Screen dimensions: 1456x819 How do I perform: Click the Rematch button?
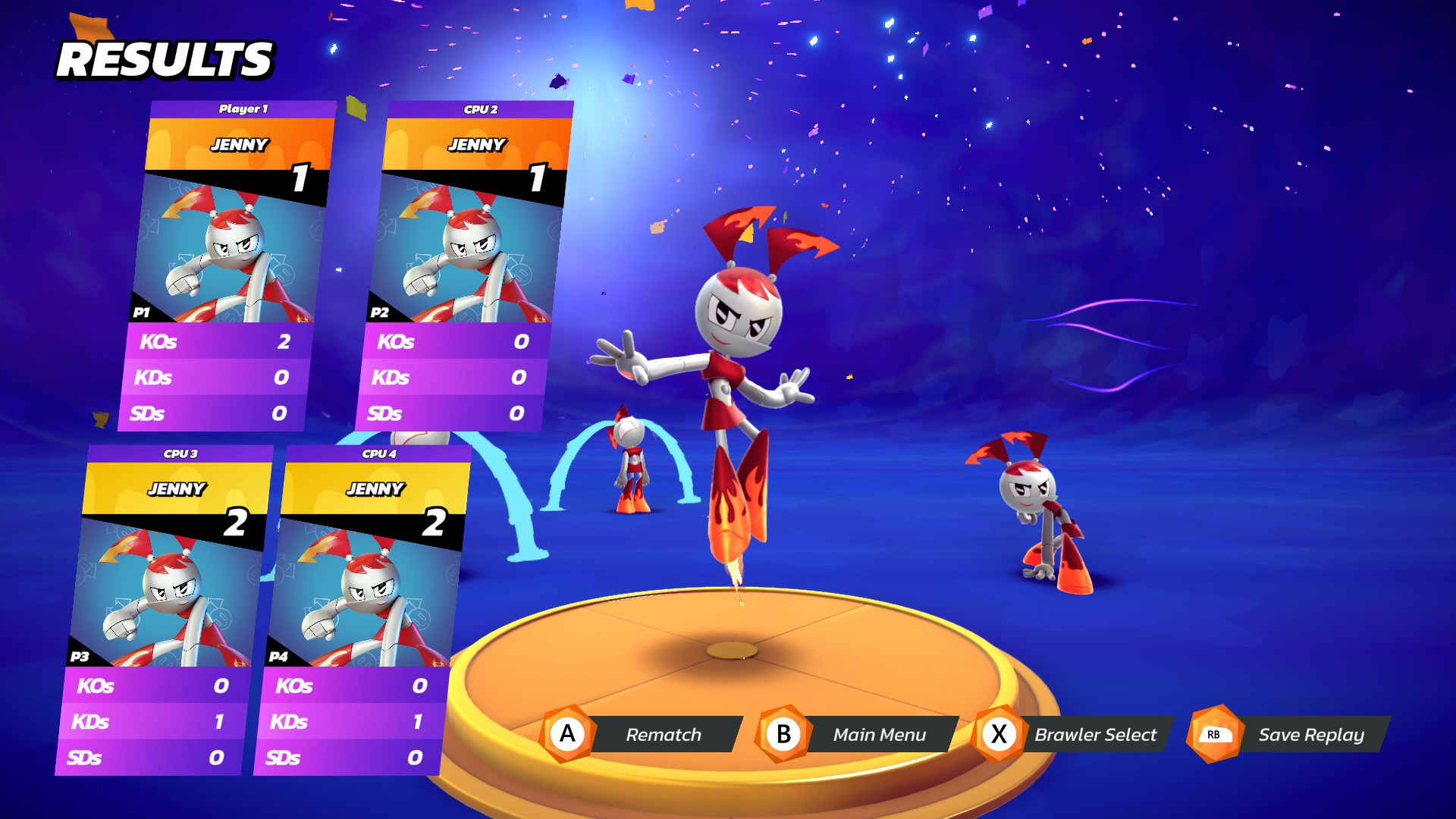(663, 734)
